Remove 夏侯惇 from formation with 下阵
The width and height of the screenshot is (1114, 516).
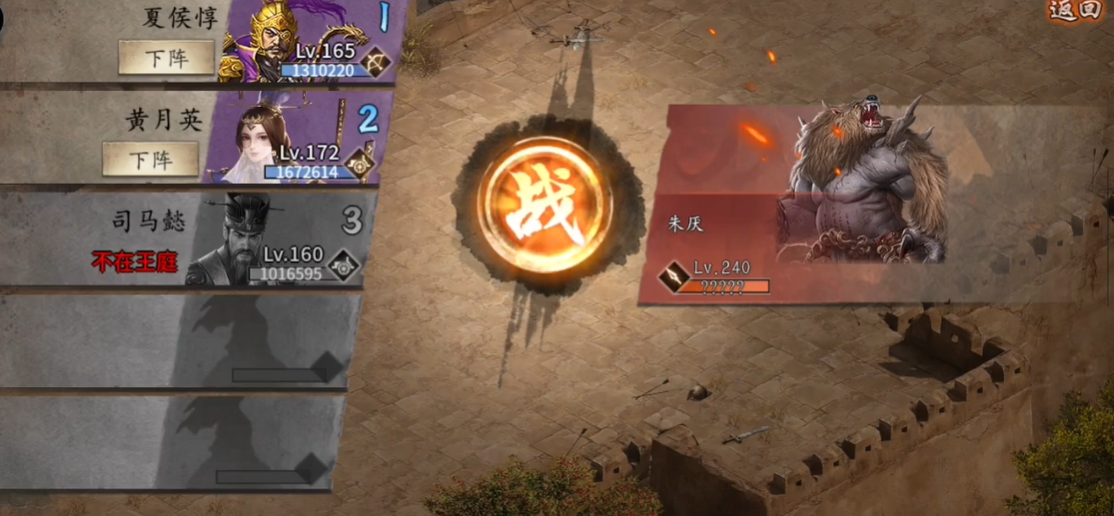[166, 57]
